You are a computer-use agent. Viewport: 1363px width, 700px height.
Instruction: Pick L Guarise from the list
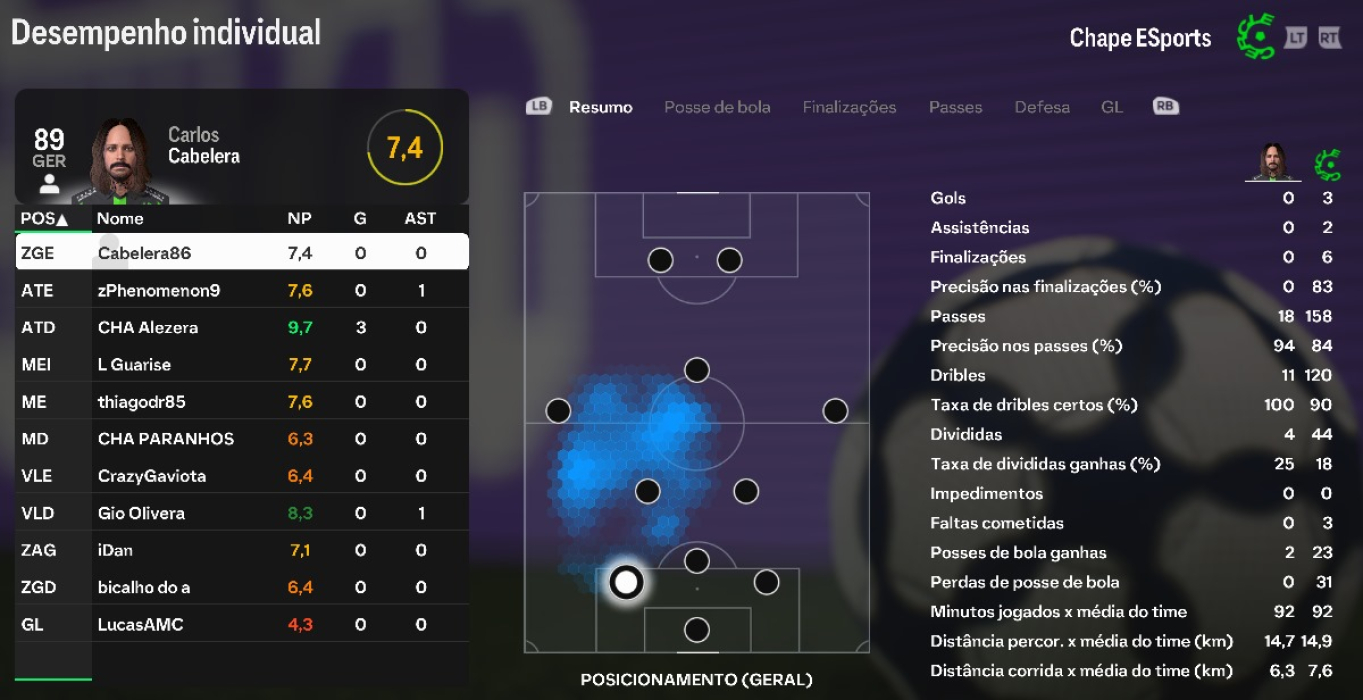[x=242, y=365]
